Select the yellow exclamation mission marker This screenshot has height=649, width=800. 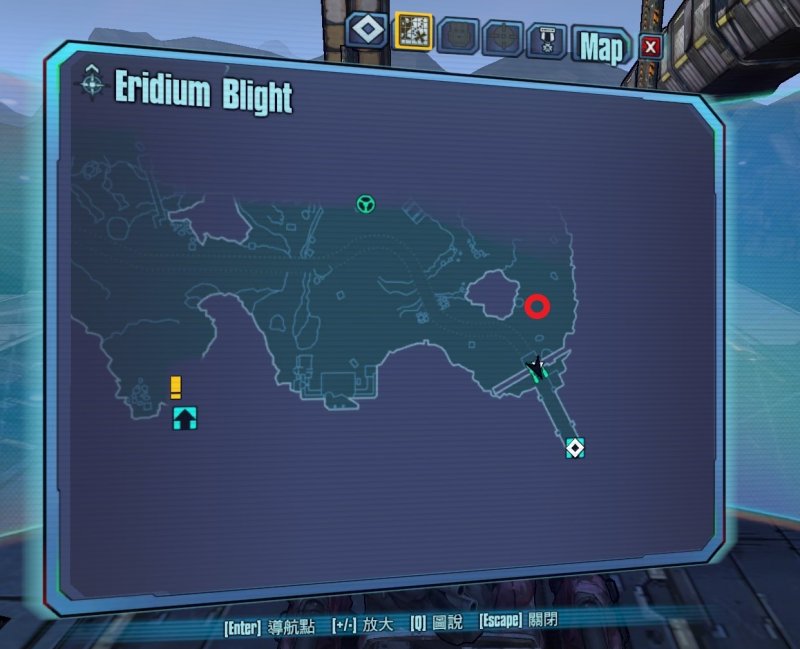[x=176, y=386]
